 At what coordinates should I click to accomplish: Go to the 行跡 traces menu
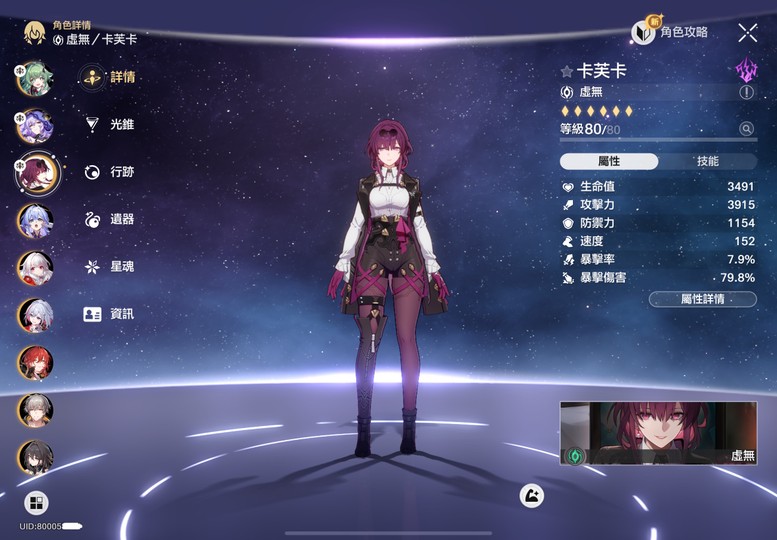[x=110, y=172]
